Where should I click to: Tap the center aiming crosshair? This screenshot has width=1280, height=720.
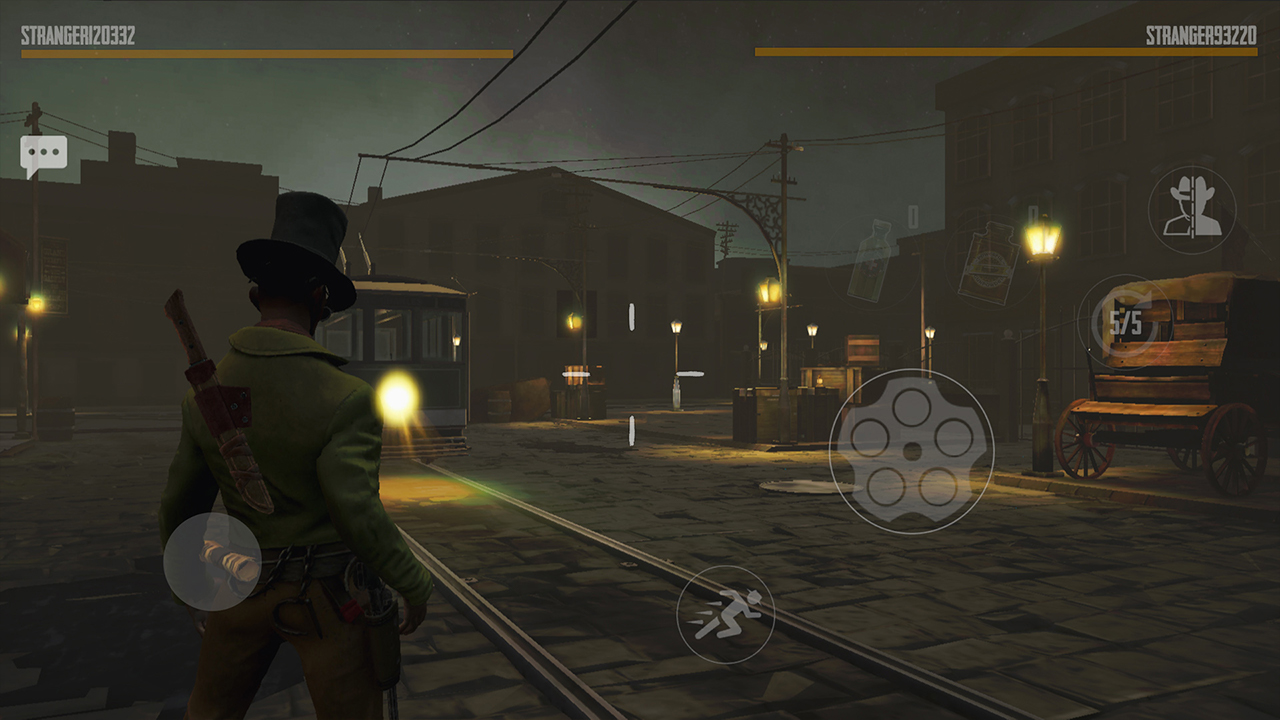[632, 375]
